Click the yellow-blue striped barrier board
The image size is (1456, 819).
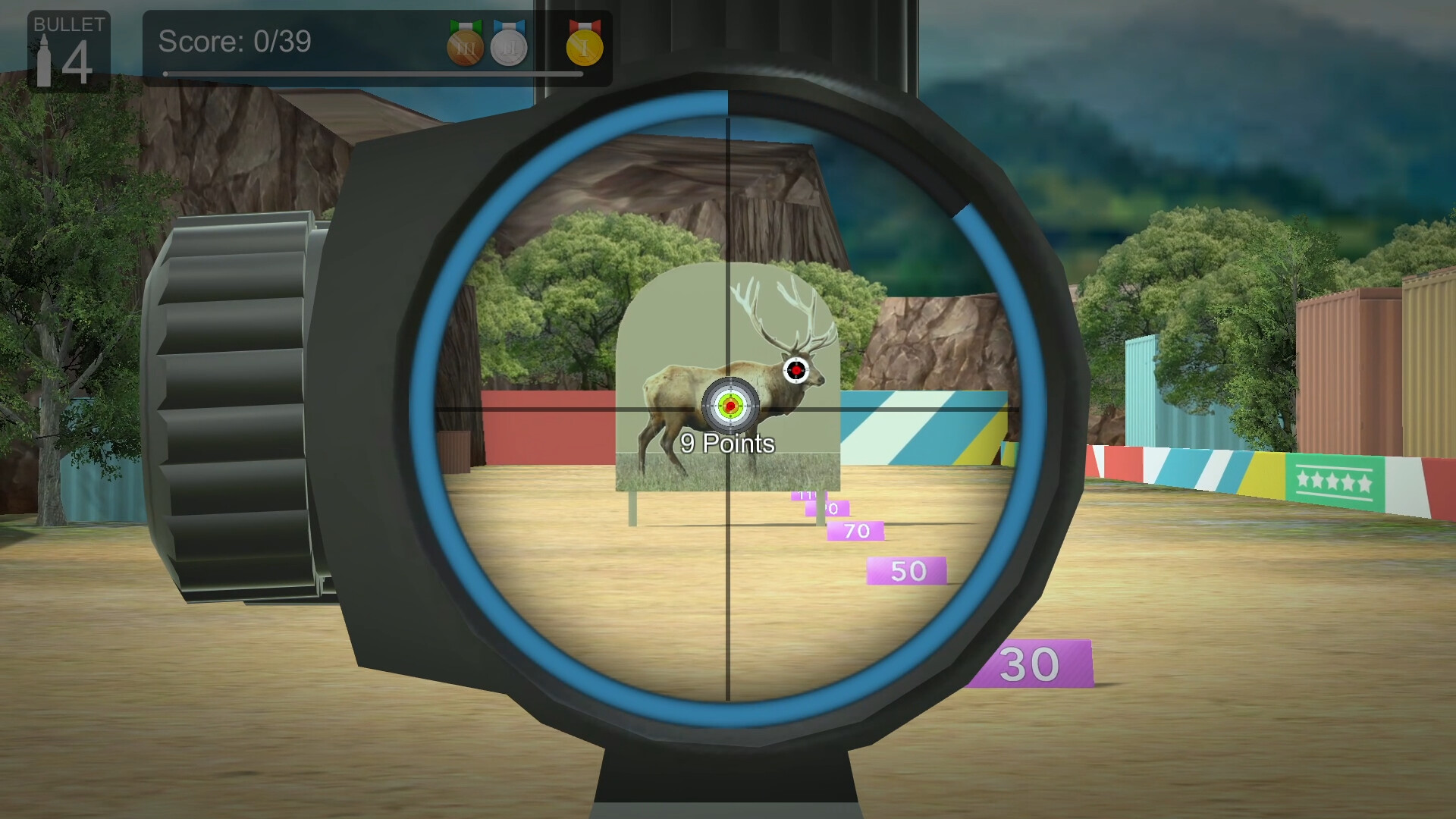[925, 428]
